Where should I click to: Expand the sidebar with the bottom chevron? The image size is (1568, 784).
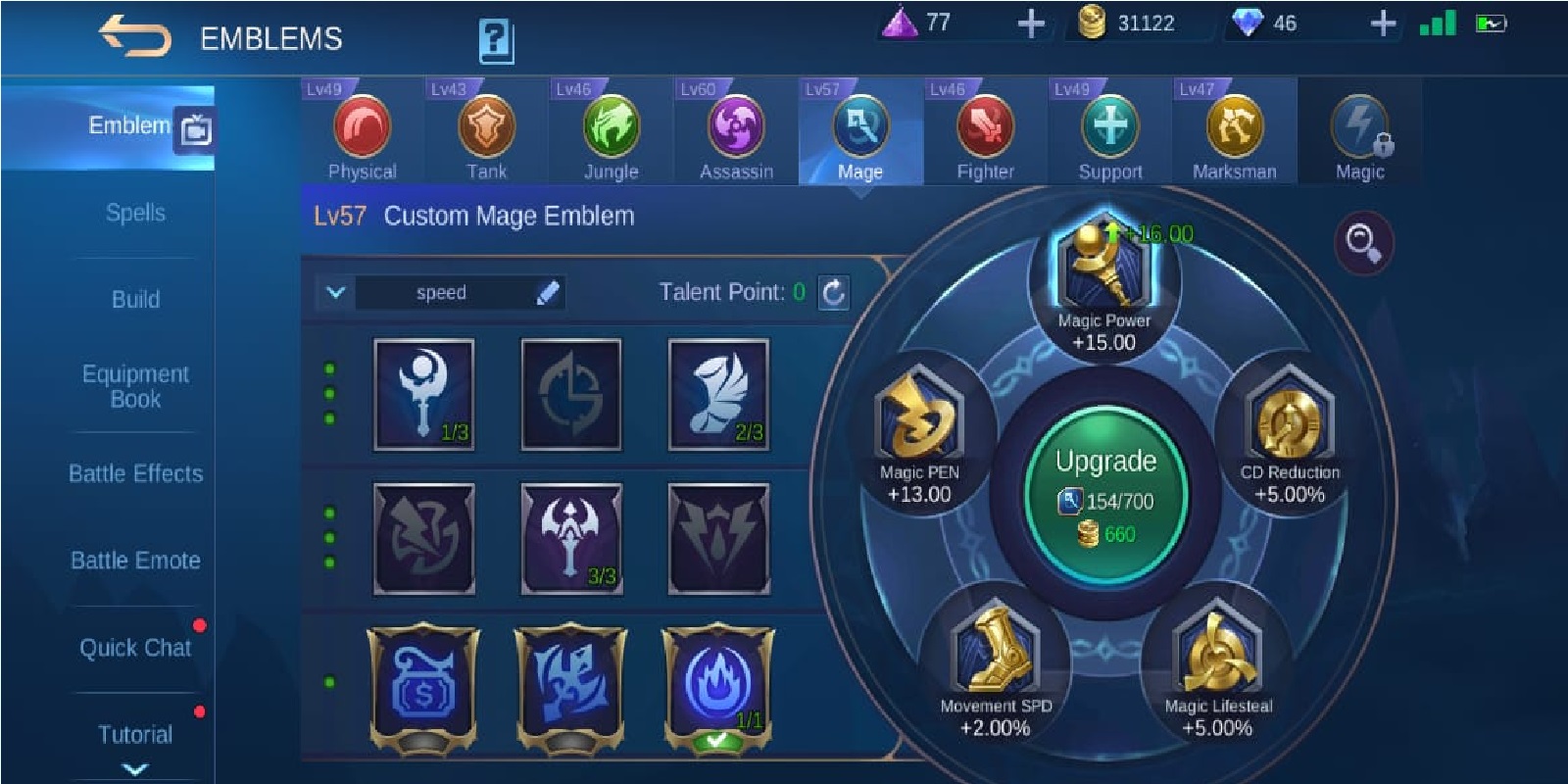[x=134, y=769]
